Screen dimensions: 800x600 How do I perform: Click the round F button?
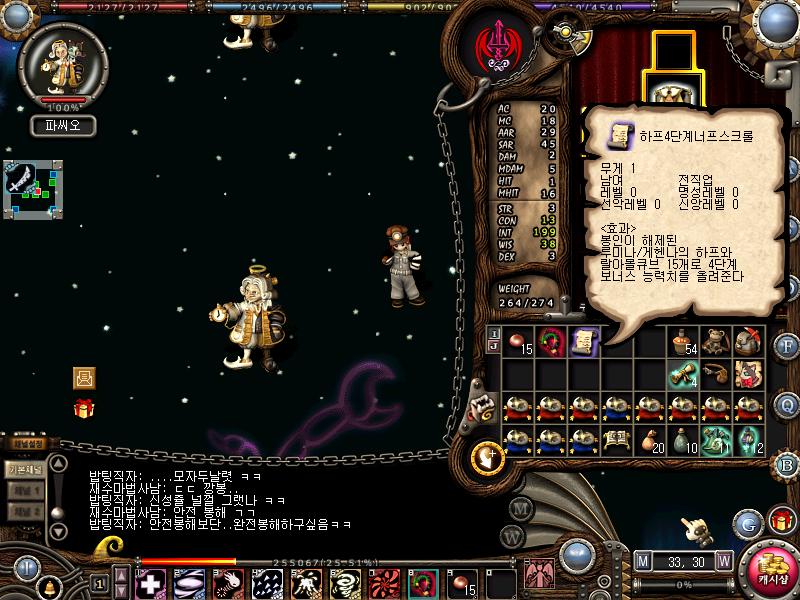click(x=787, y=346)
